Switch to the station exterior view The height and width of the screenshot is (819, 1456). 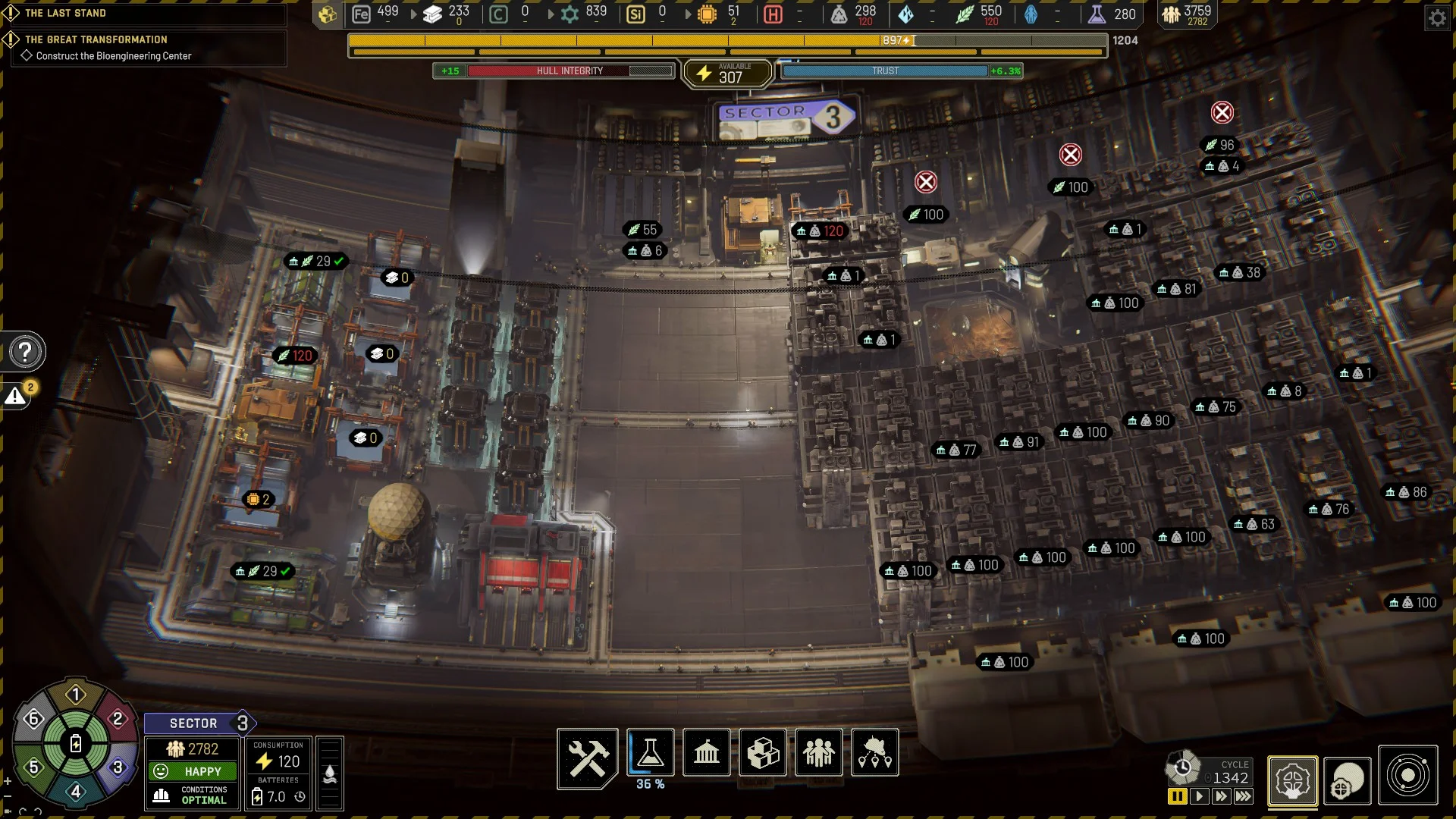[x=1348, y=780]
